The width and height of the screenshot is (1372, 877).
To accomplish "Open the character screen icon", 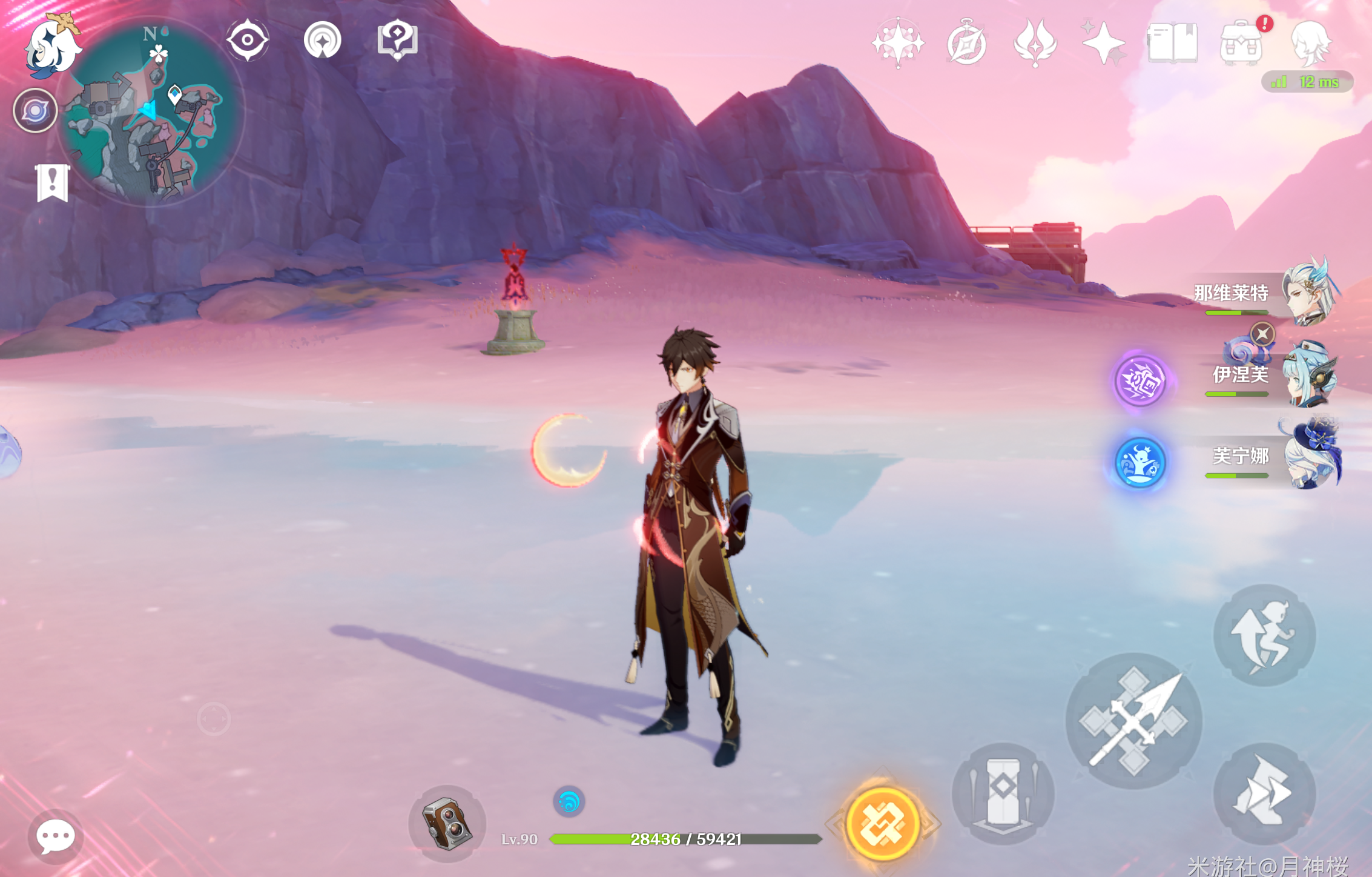I will 1310,42.
